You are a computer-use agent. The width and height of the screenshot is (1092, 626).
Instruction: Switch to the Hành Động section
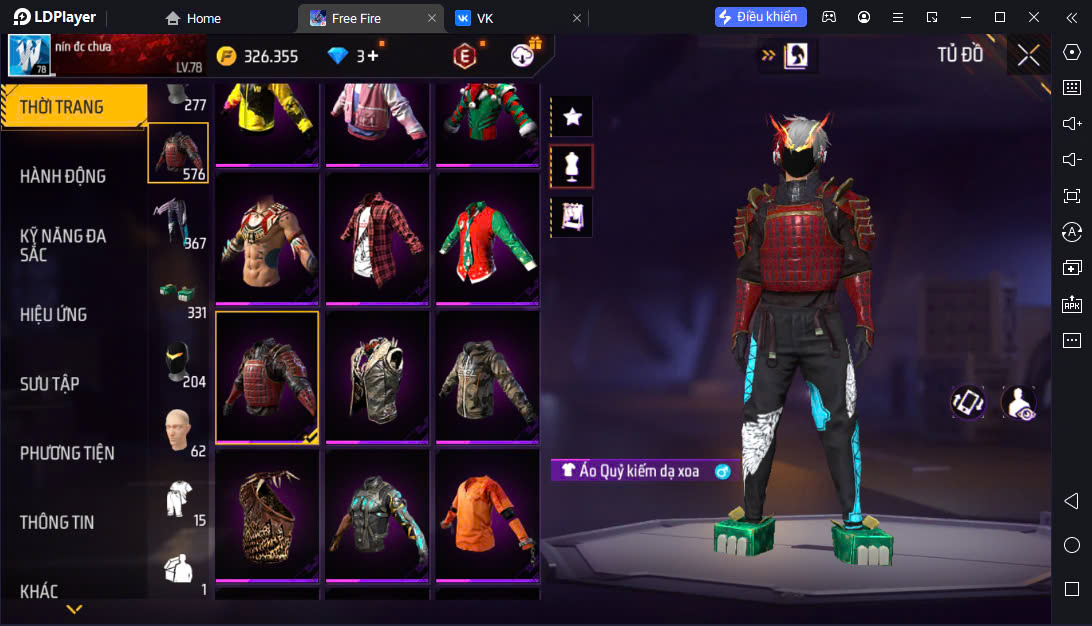[63, 176]
